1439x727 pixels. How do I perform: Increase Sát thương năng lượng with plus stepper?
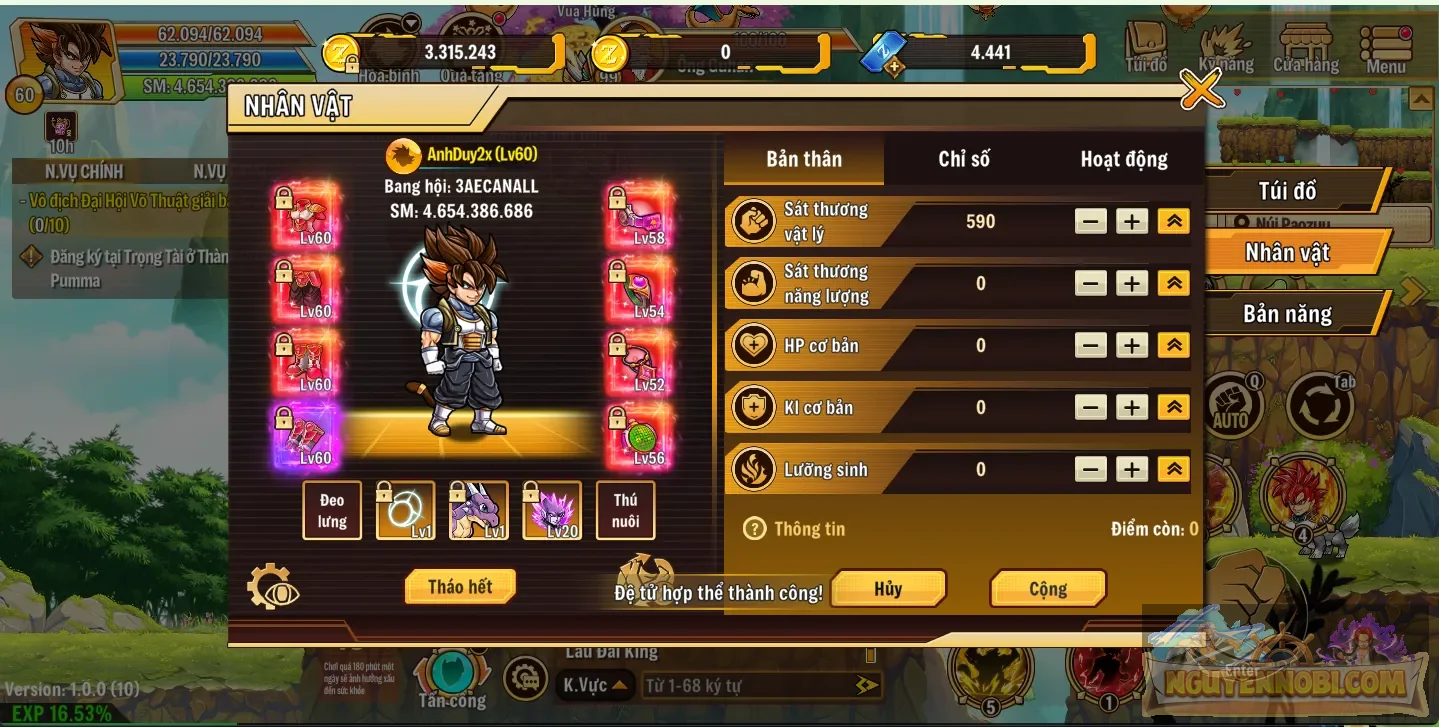click(x=1131, y=283)
